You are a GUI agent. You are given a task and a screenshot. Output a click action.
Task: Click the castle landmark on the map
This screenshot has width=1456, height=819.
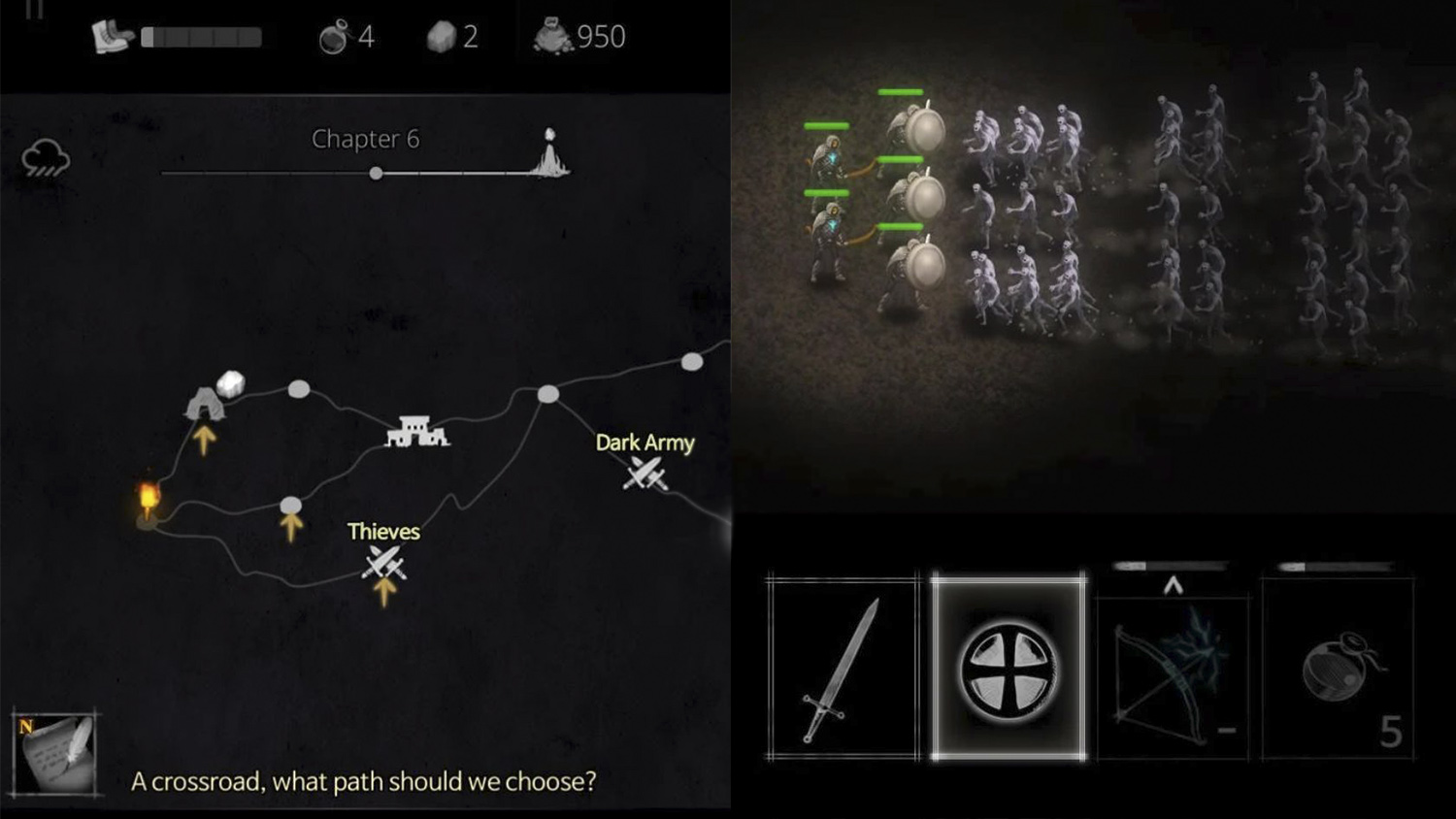tap(418, 433)
